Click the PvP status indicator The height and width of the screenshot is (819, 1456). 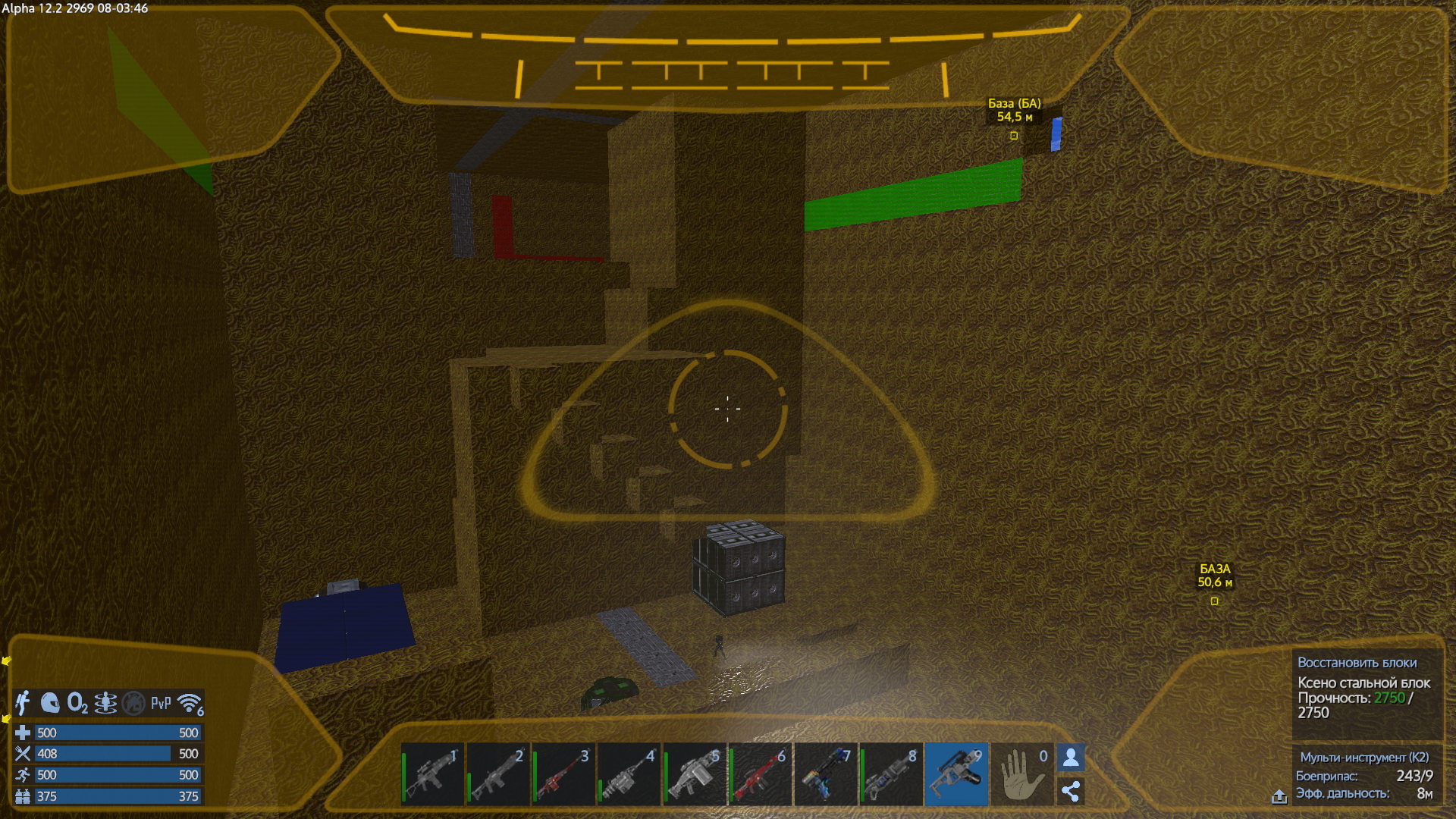tap(161, 703)
